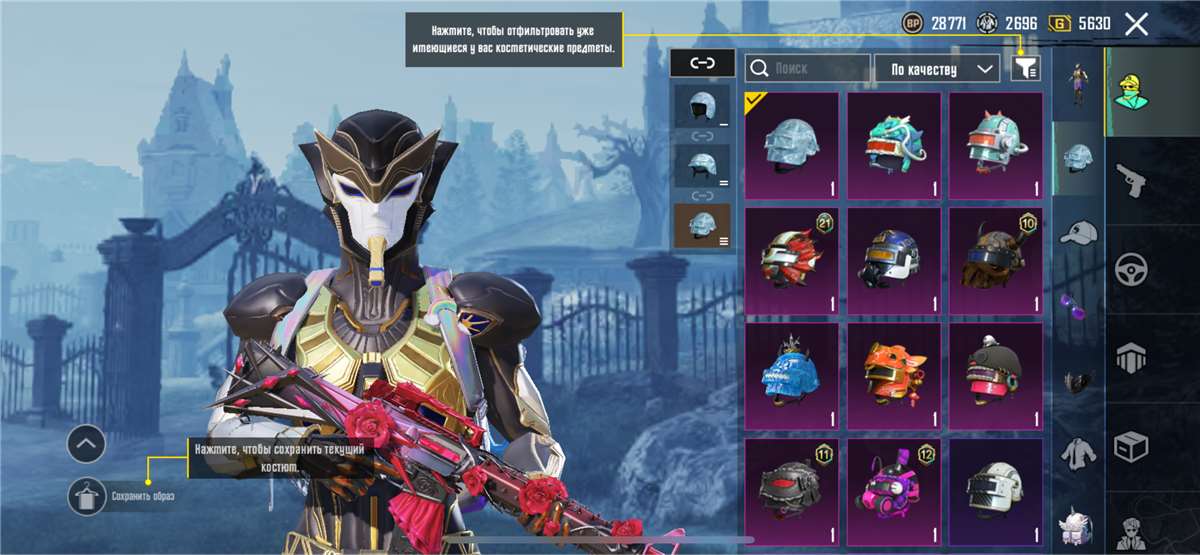This screenshot has height=555, width=1200.
Task: Switch to the pistol weapons category
Action: coord(1131,181)
